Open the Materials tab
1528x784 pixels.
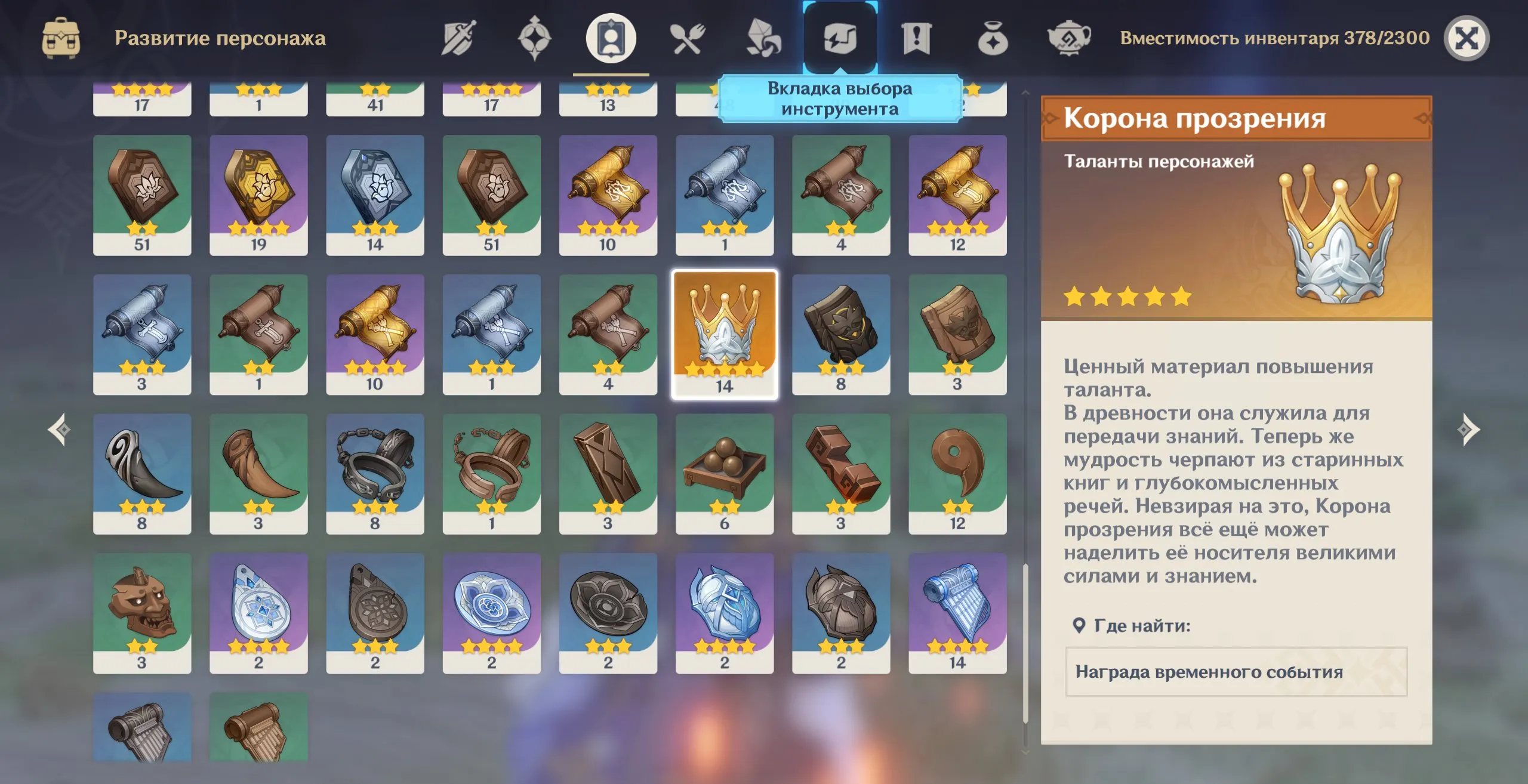click(x=763, y=39)
